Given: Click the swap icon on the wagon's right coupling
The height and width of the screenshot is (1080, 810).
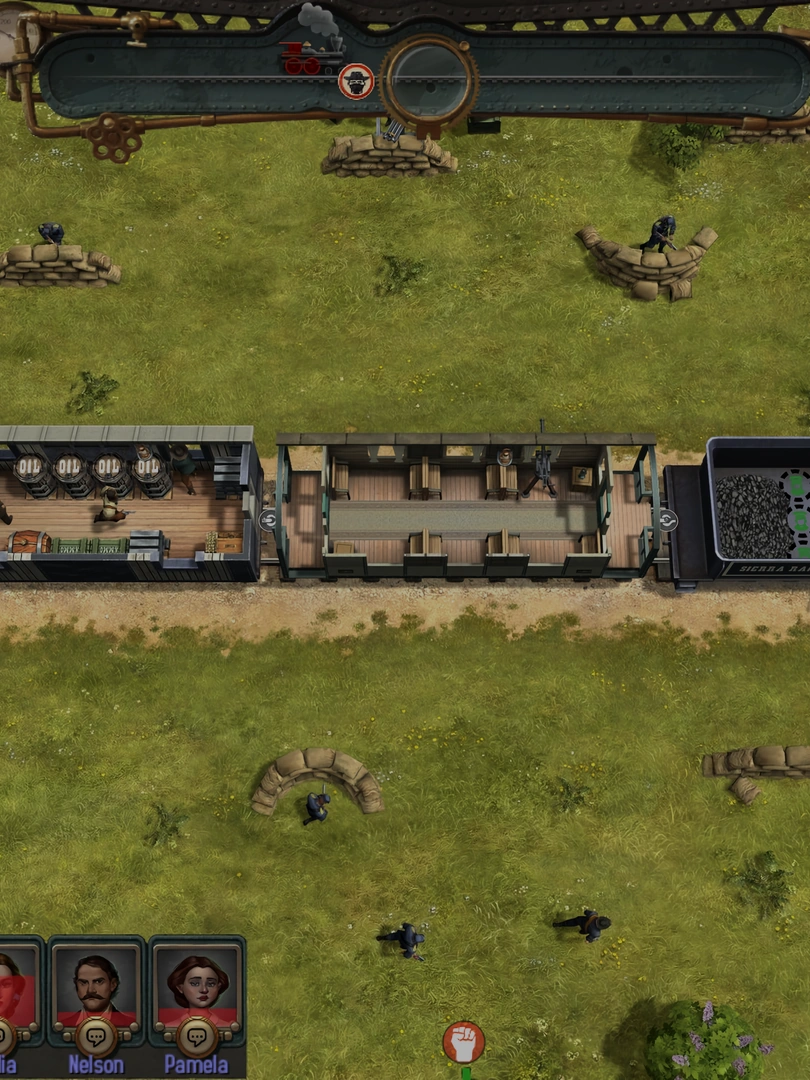Looking at the screenshot, I should coord(667,520).
